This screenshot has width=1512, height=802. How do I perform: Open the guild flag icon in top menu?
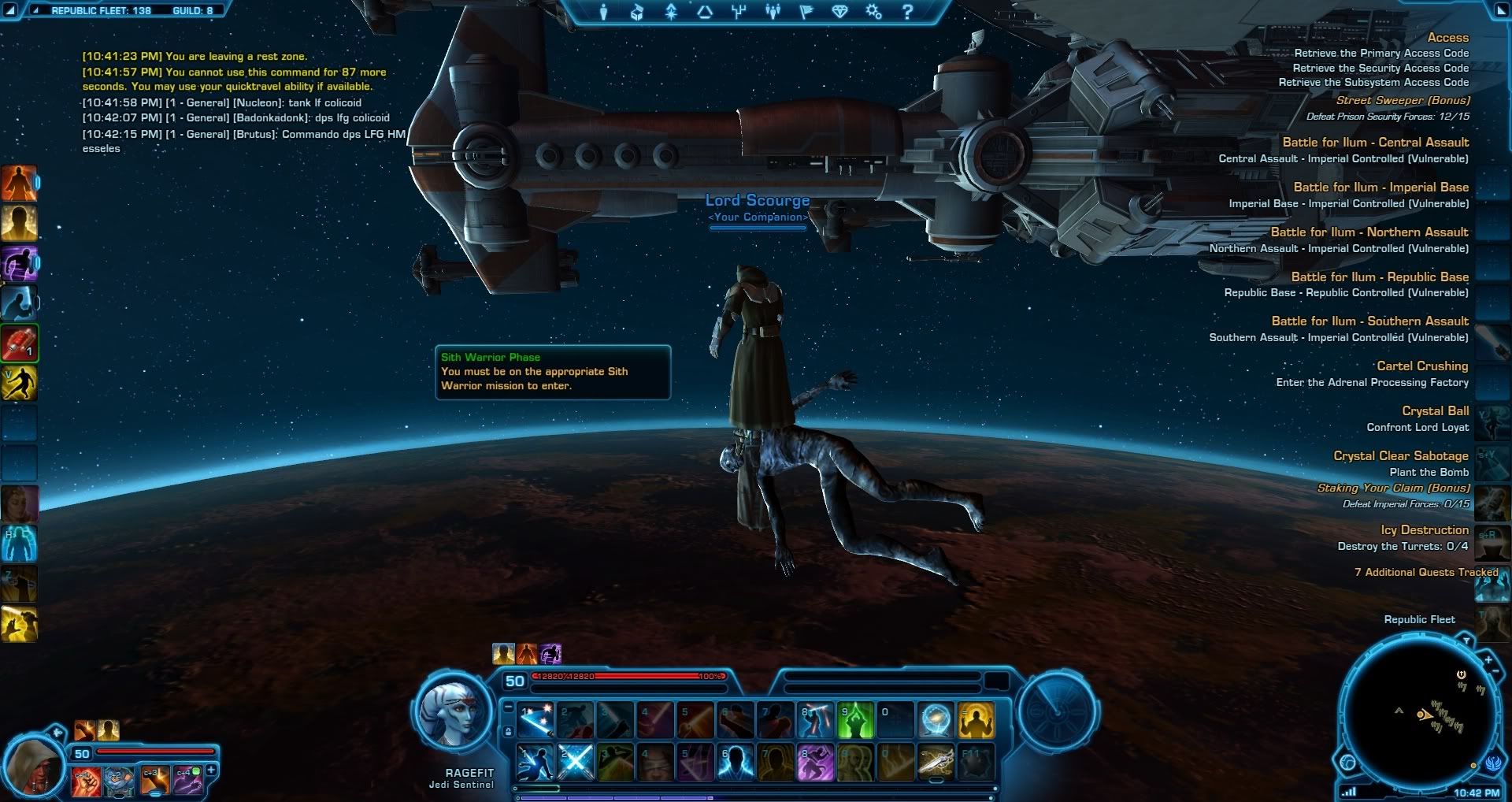[x=806, y=12]
